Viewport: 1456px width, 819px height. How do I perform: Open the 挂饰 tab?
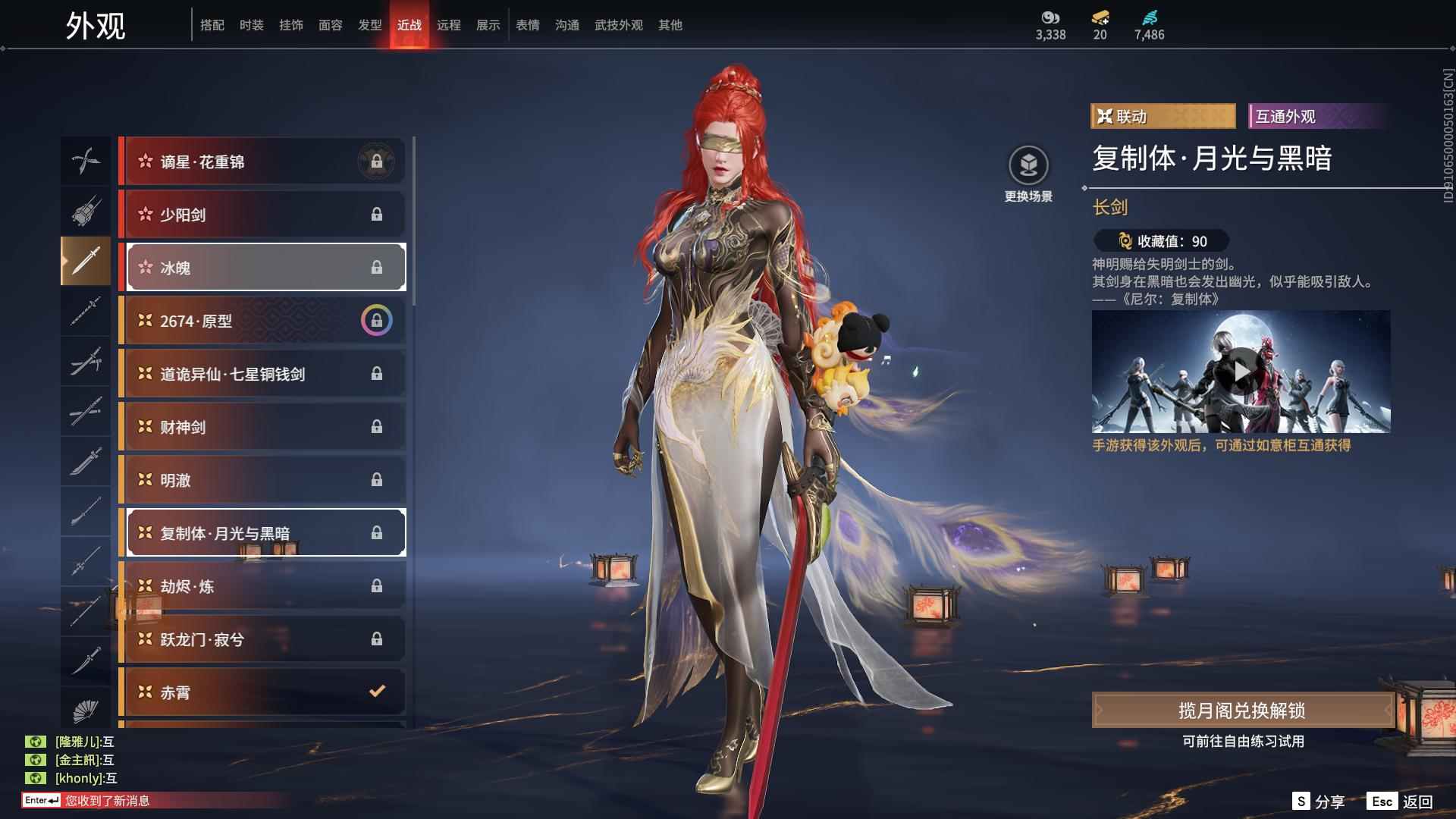pyautogui.click(x=290, y=25)
